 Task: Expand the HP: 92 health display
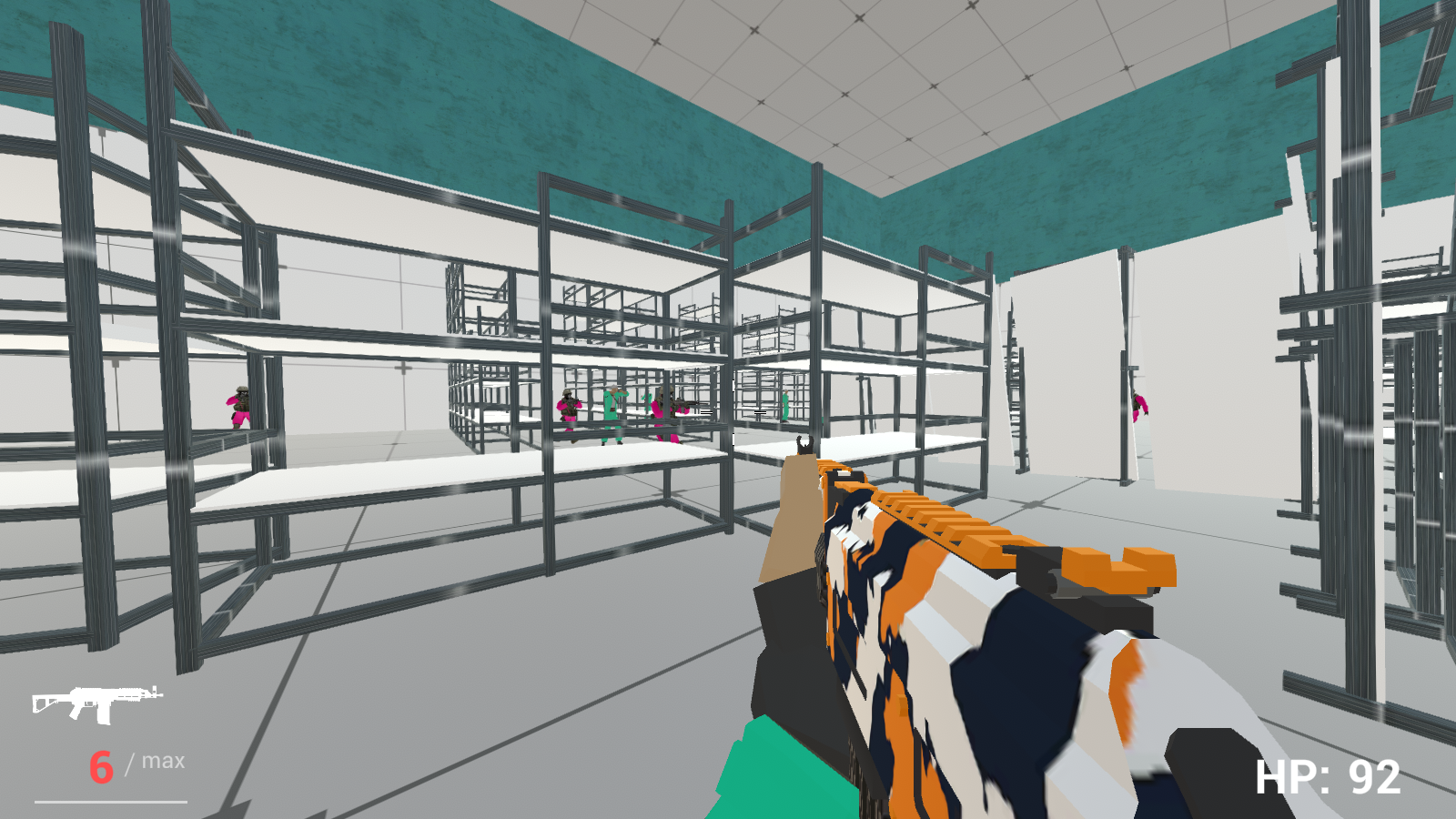pyautogui.click(x=1329, y=778)
